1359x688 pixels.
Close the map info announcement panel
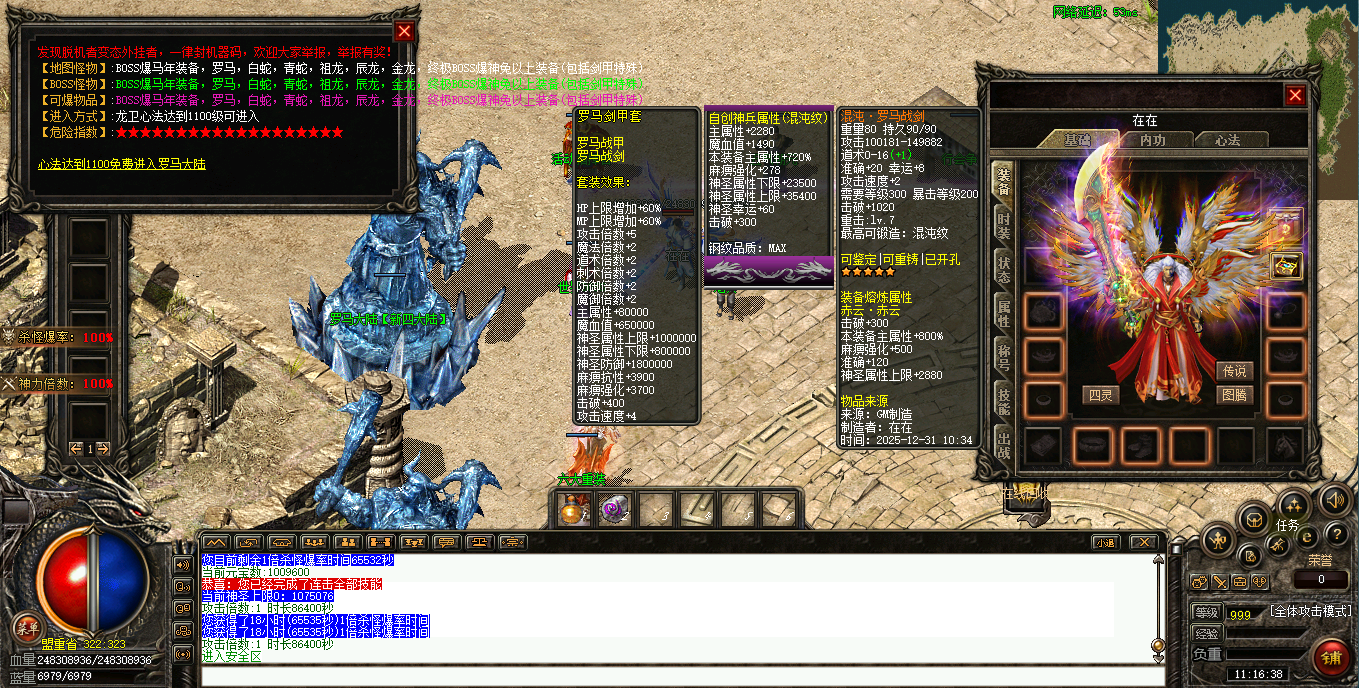(x=404, y=31)
